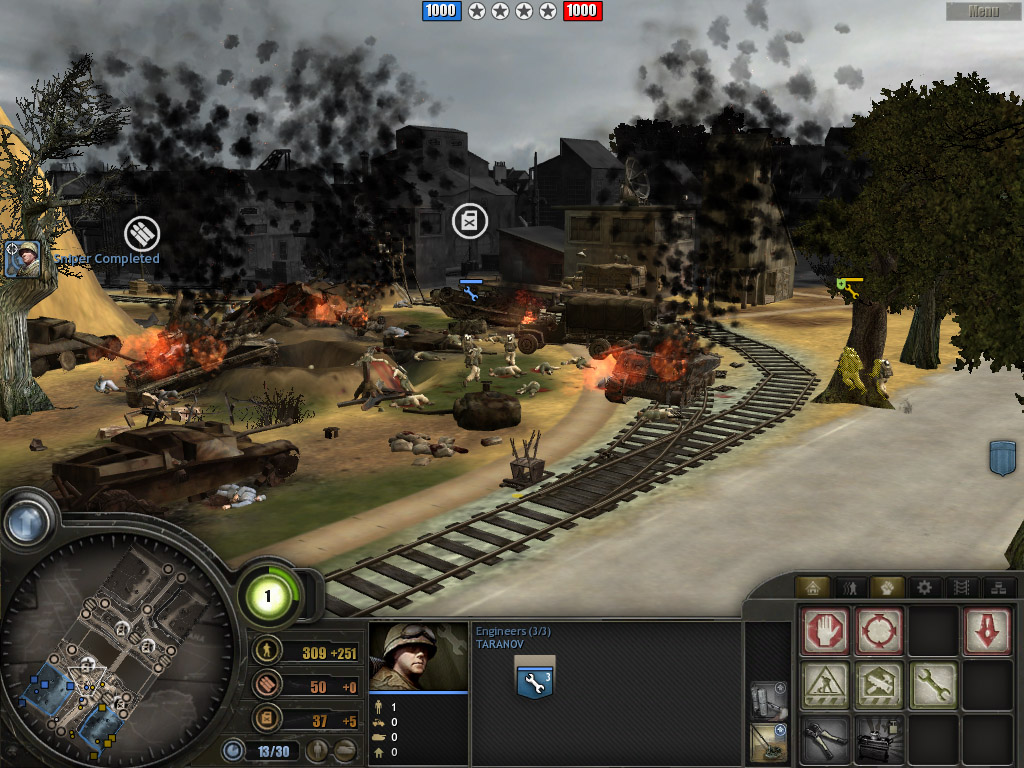Select the Engineers squad shield icon
The image size is (1024, 768).
[x=534, y=678]
